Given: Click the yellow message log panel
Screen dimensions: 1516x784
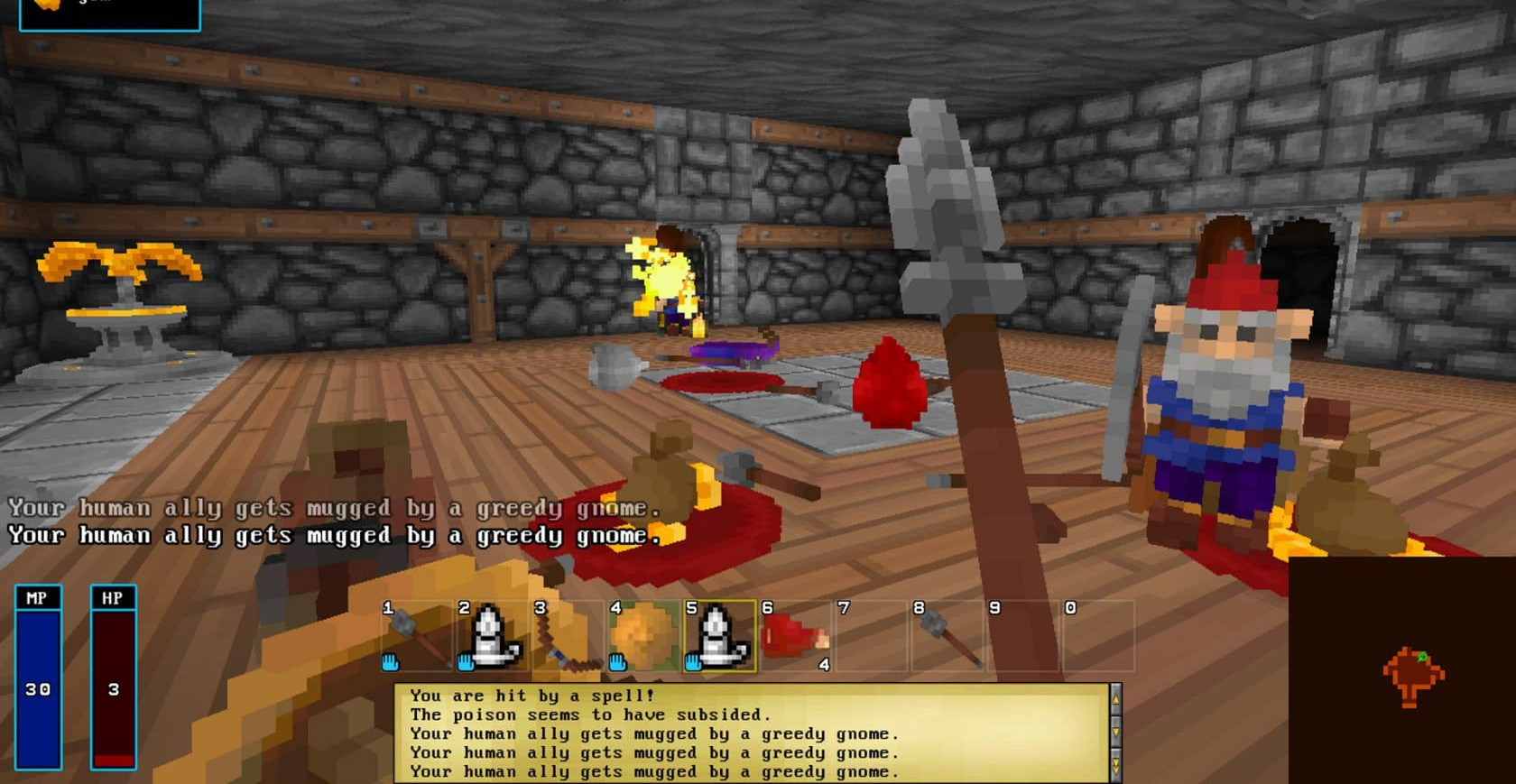Looking at the screenshot, I should click(x=751, y=733).
